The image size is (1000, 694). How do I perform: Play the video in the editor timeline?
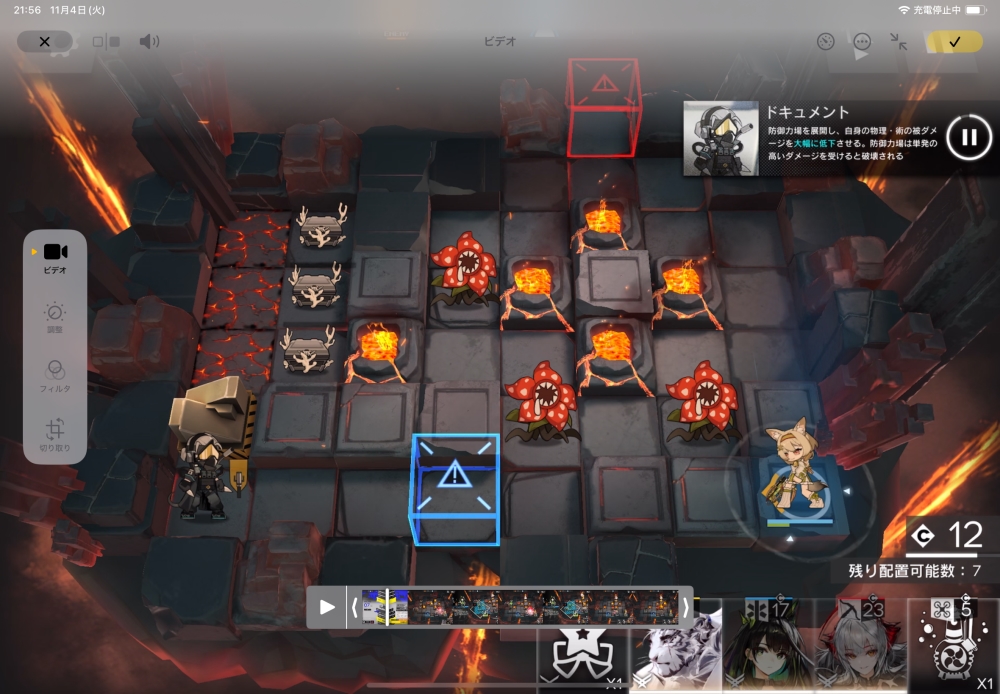tap(327, 607)
